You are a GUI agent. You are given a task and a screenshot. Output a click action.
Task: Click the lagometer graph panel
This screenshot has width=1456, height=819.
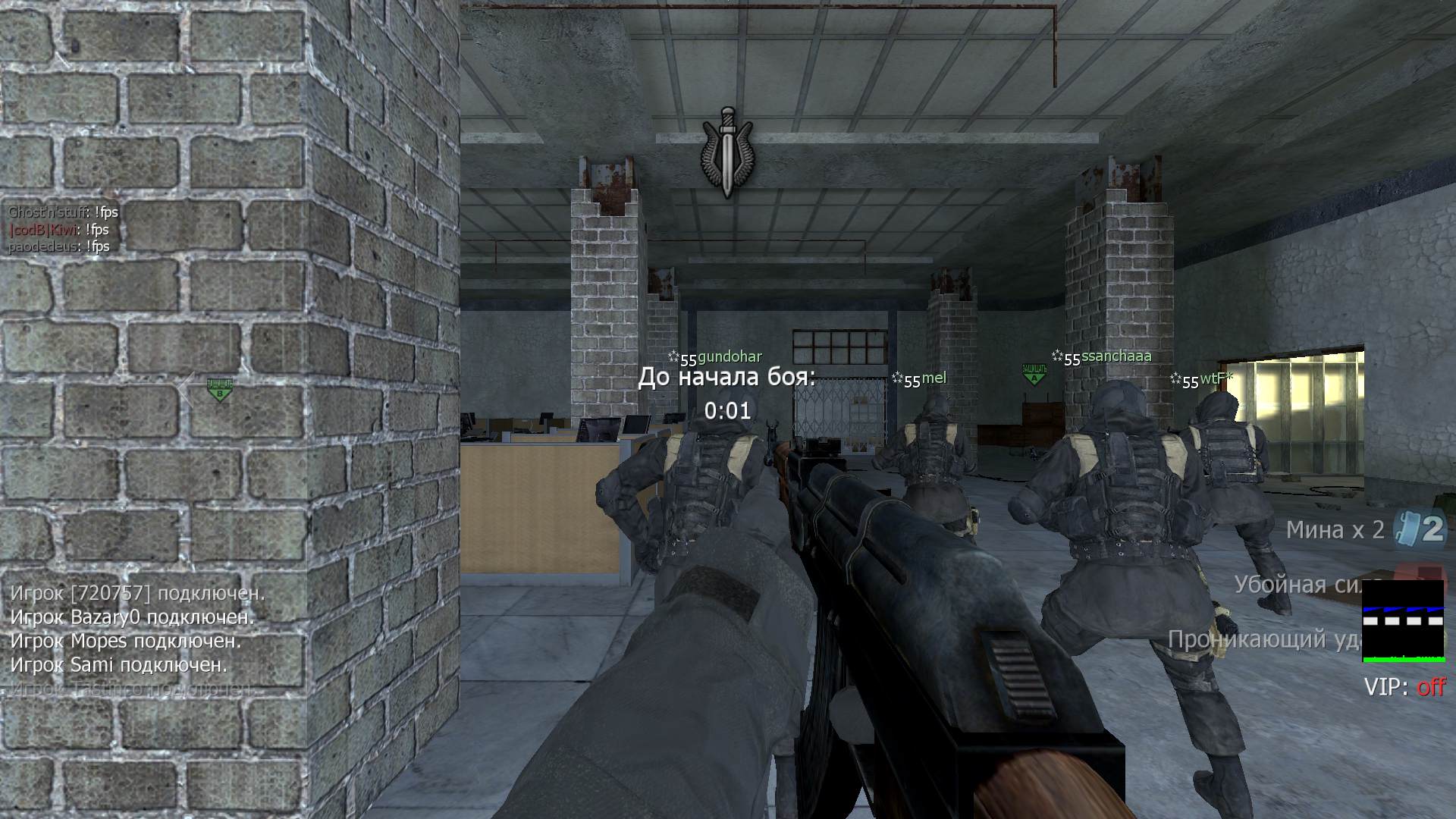click(1403, 621)
